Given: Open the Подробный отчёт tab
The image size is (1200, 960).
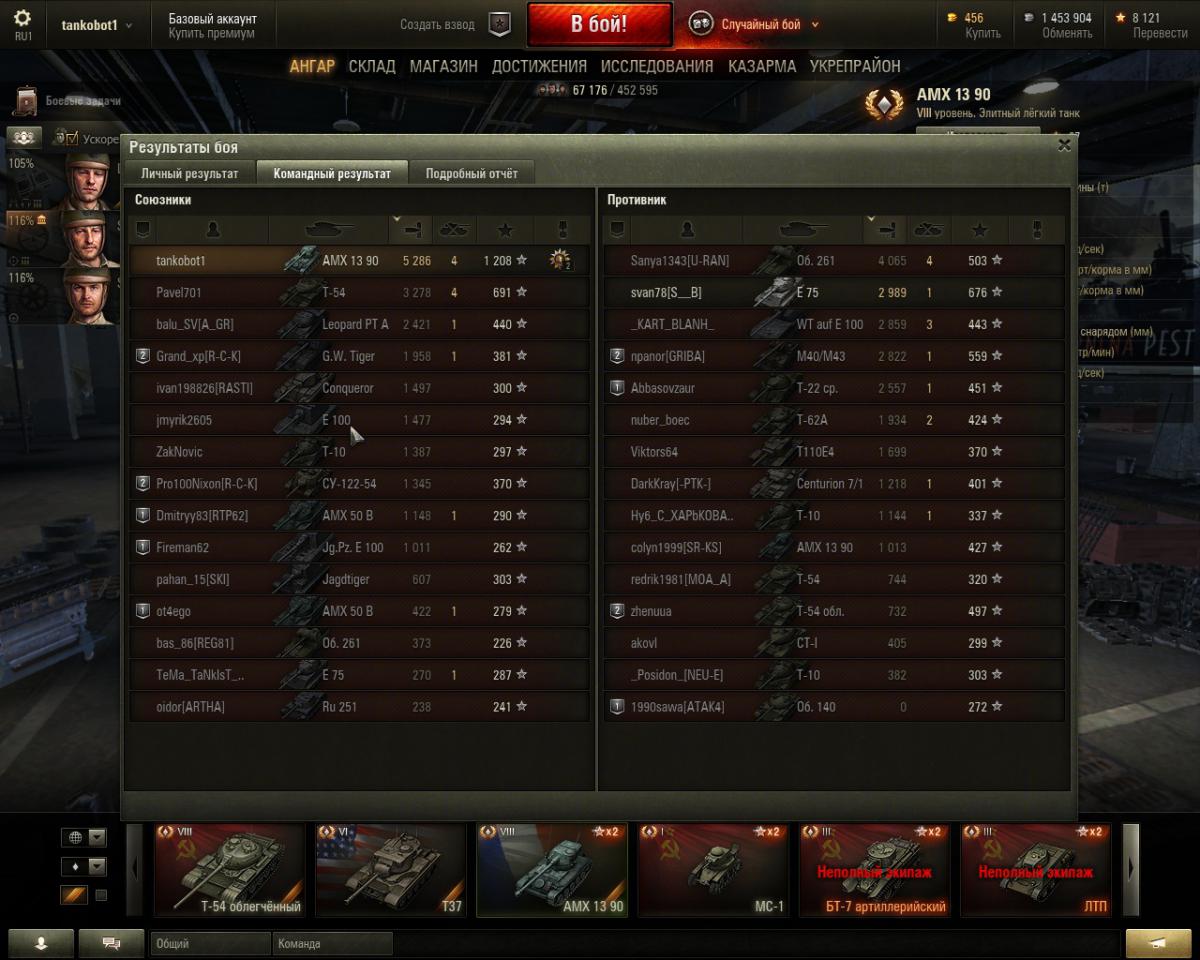Looking at the screenshot, I should point(471,173).
